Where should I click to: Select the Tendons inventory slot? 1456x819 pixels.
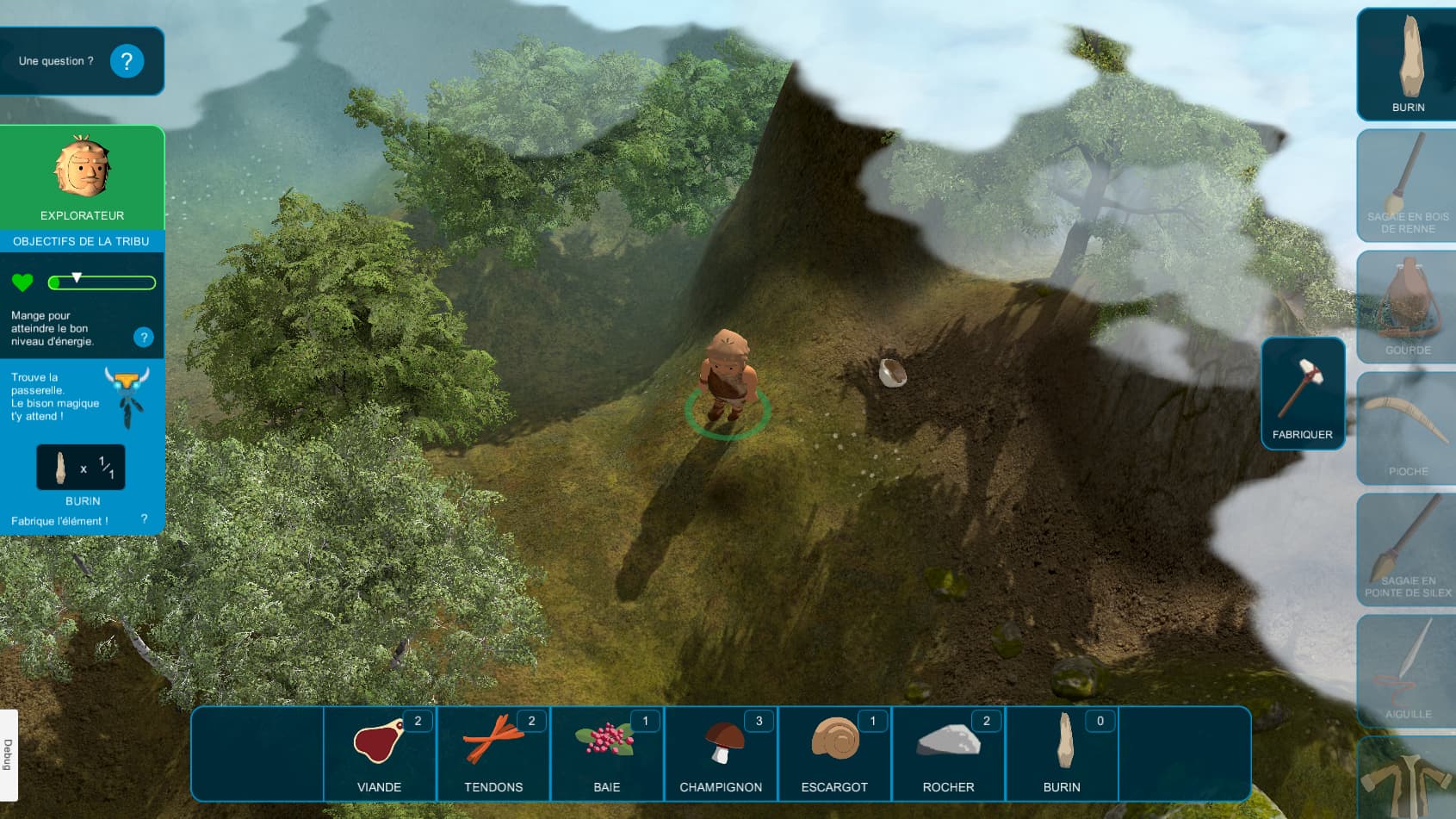[x=493, y=754]
